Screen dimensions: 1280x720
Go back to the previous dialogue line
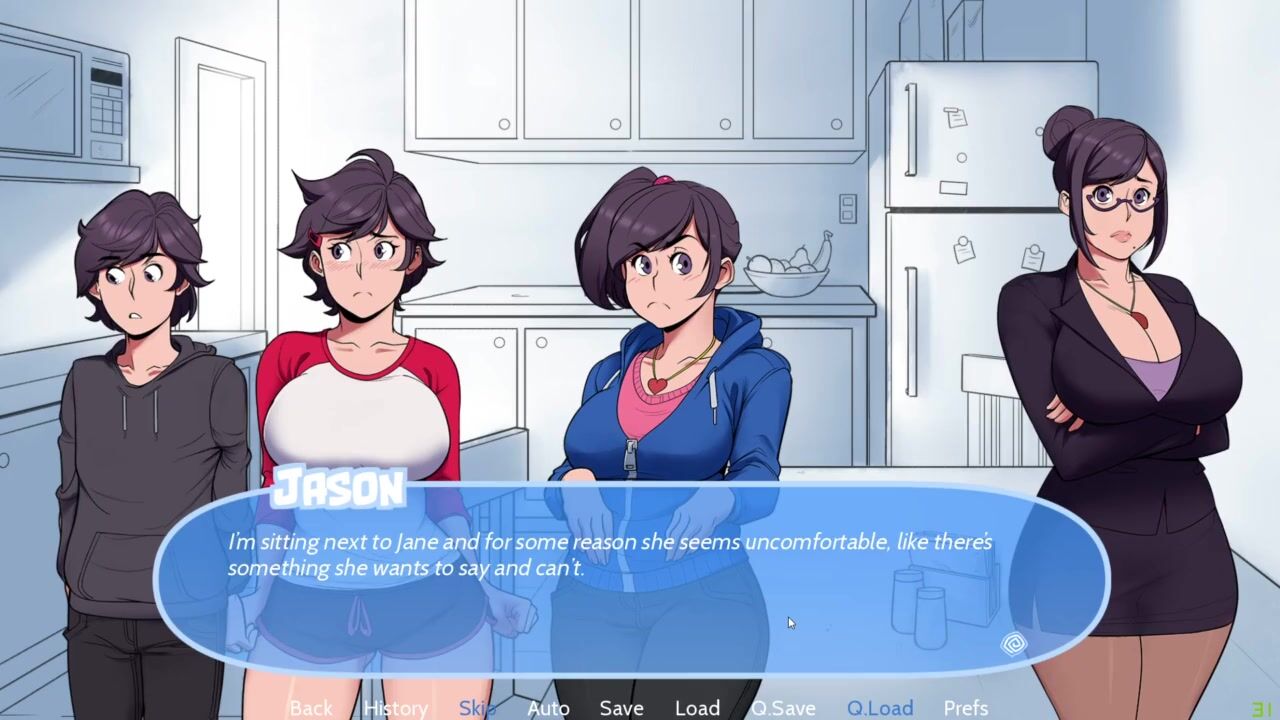311,708
